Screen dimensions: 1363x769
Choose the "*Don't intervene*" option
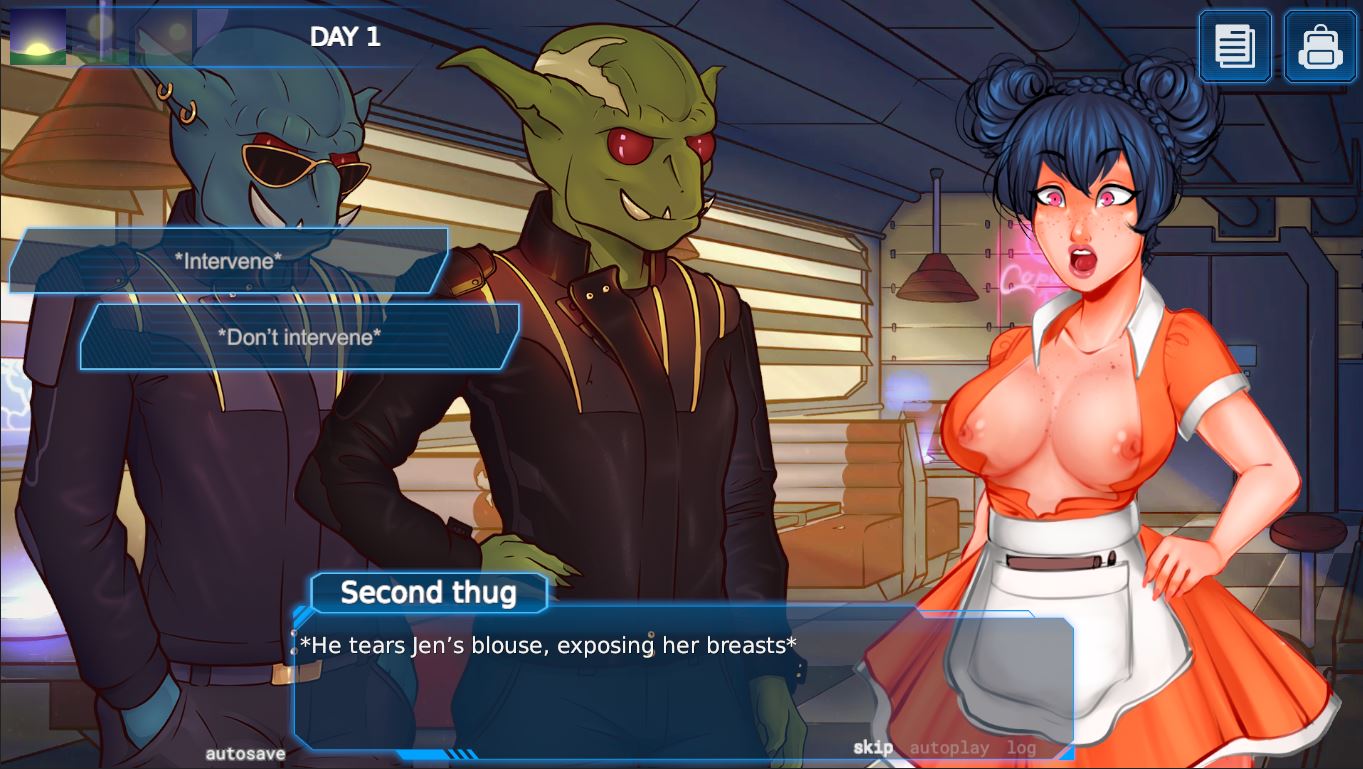pyautogui.click(x=297, y=337)
